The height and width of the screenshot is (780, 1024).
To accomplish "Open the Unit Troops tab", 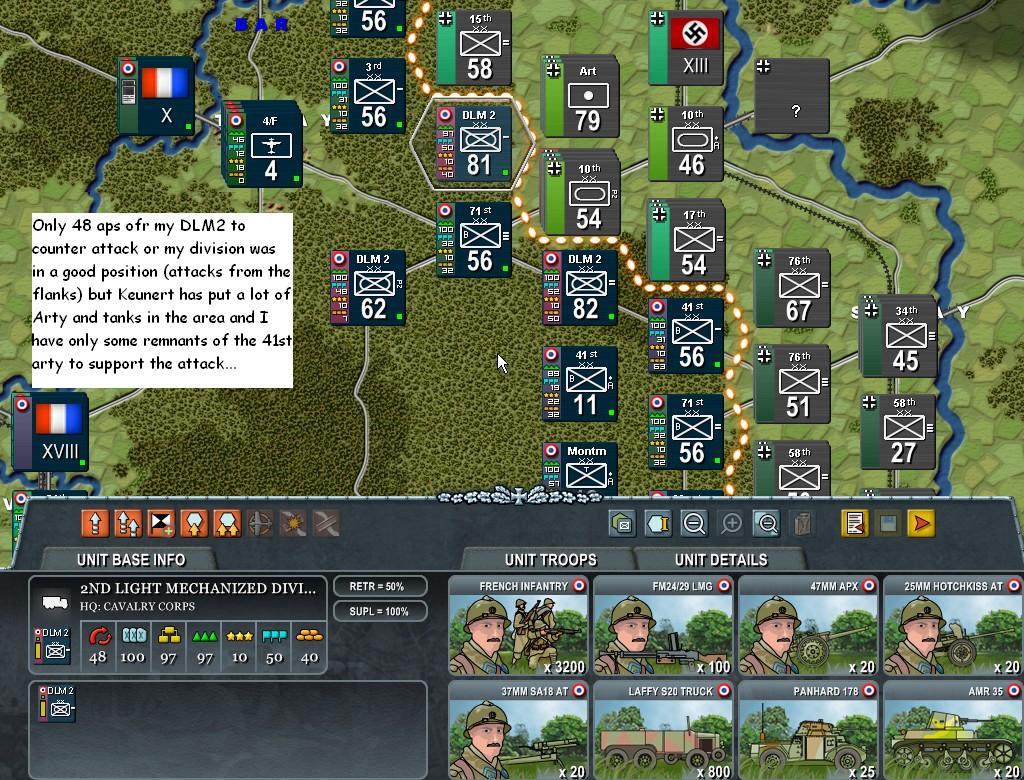I will click(550, 560).
